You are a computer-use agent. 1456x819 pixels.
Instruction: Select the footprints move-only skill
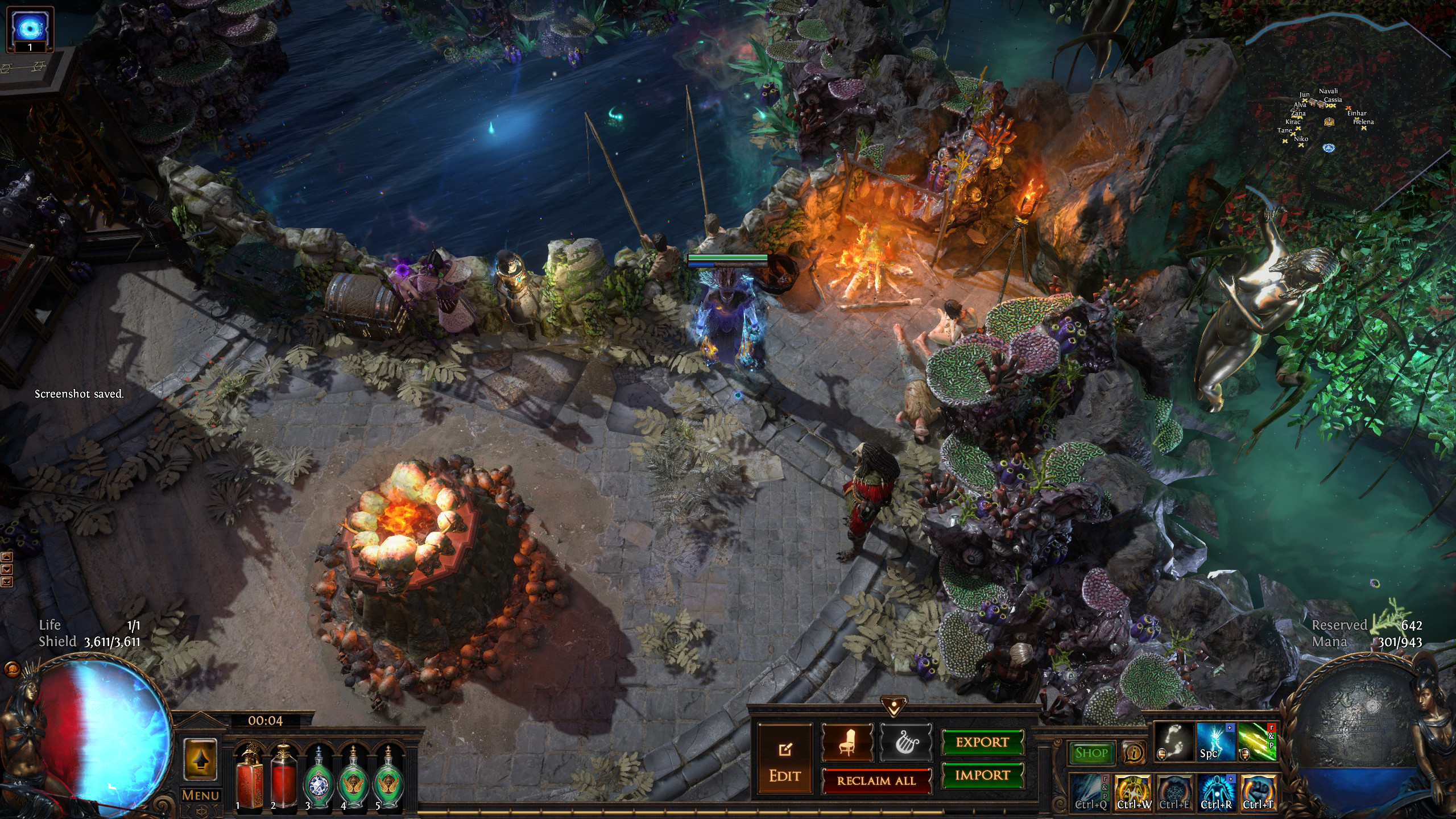[x=1174, y=742]
